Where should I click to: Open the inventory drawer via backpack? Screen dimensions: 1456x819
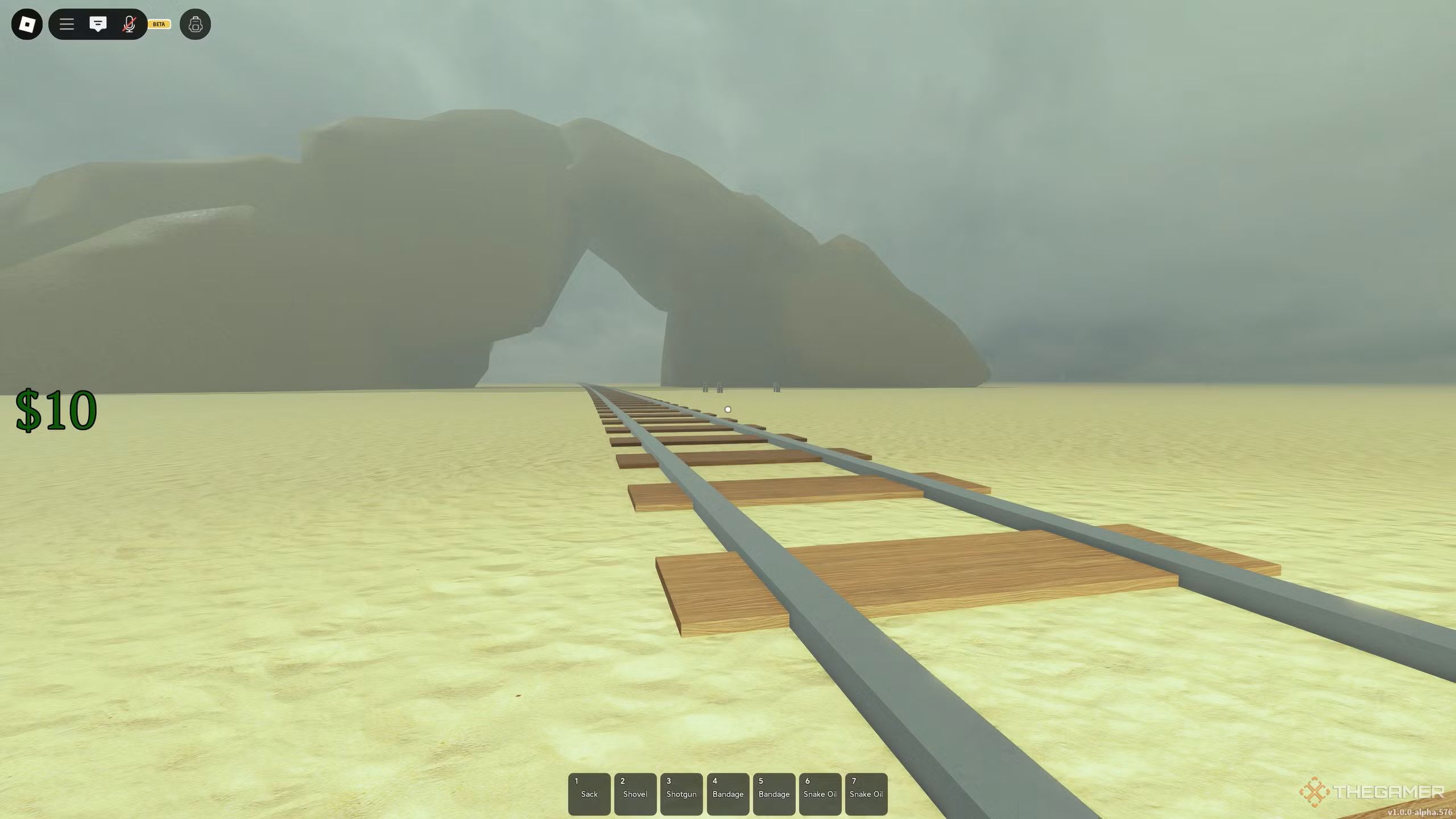pyautogui.click(x=196, y=24)
